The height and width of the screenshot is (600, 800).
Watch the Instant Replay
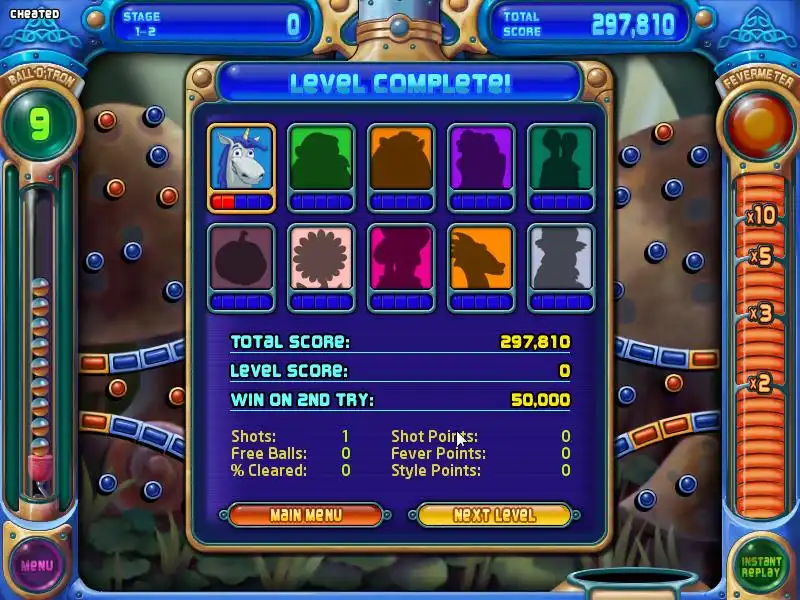click(761, 565)
